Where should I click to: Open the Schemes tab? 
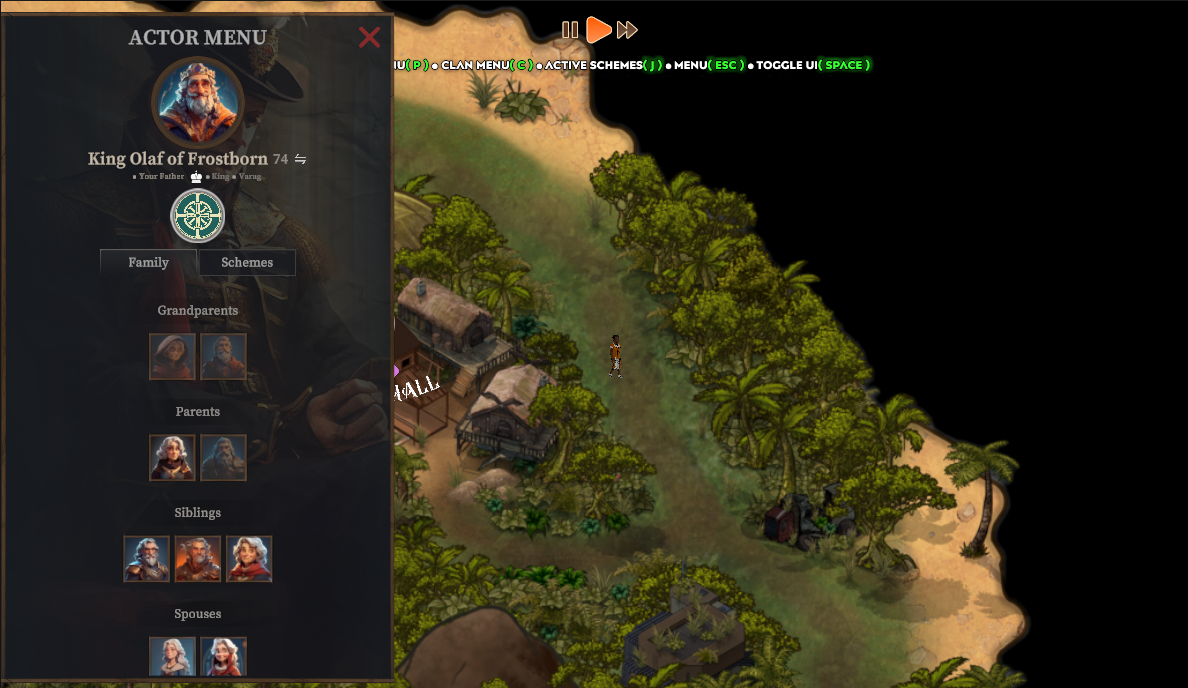[247, 262]
